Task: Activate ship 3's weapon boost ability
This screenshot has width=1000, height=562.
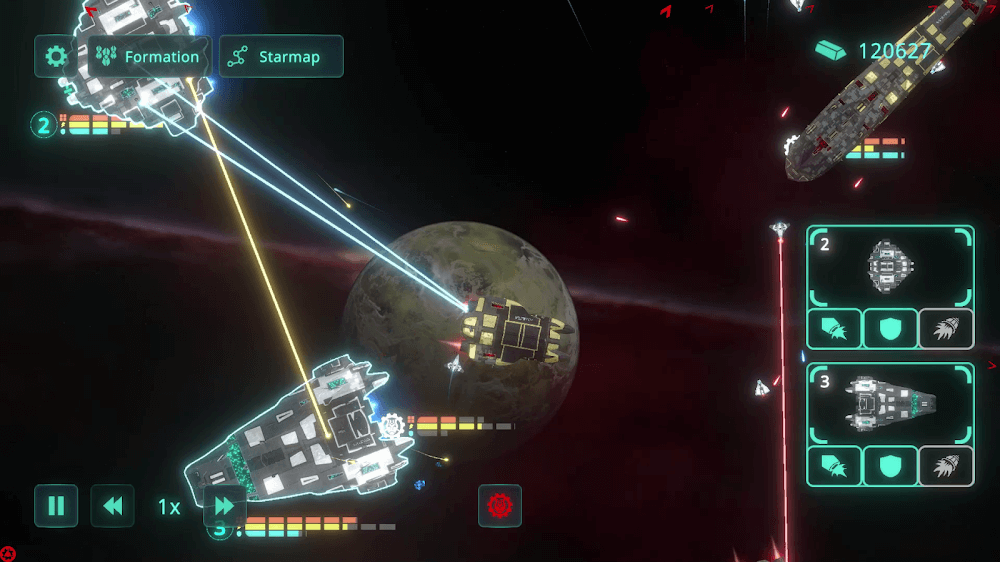Action: [x=834, y=467]
